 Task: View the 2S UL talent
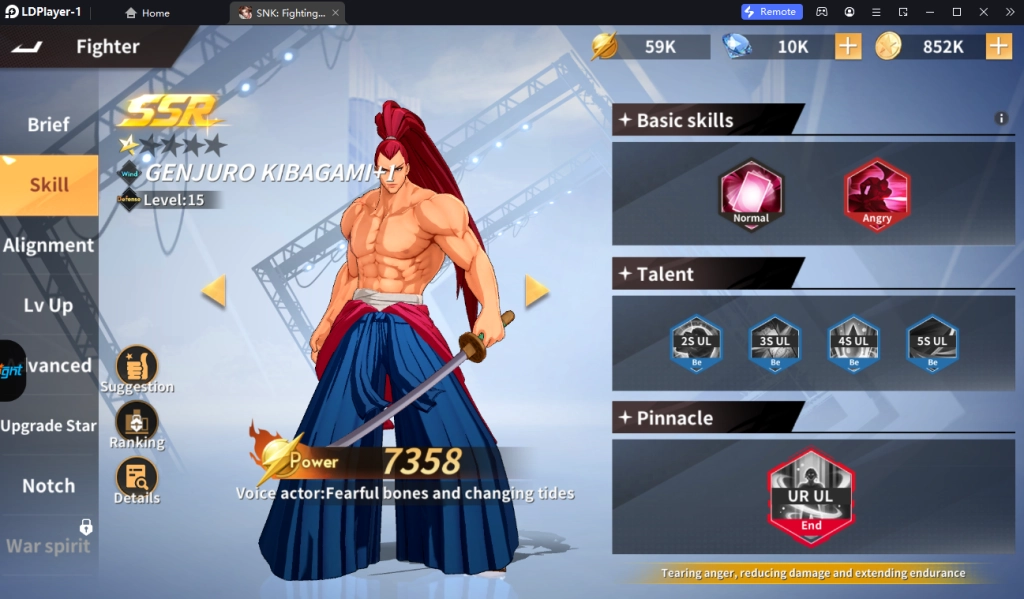point(695,344)
